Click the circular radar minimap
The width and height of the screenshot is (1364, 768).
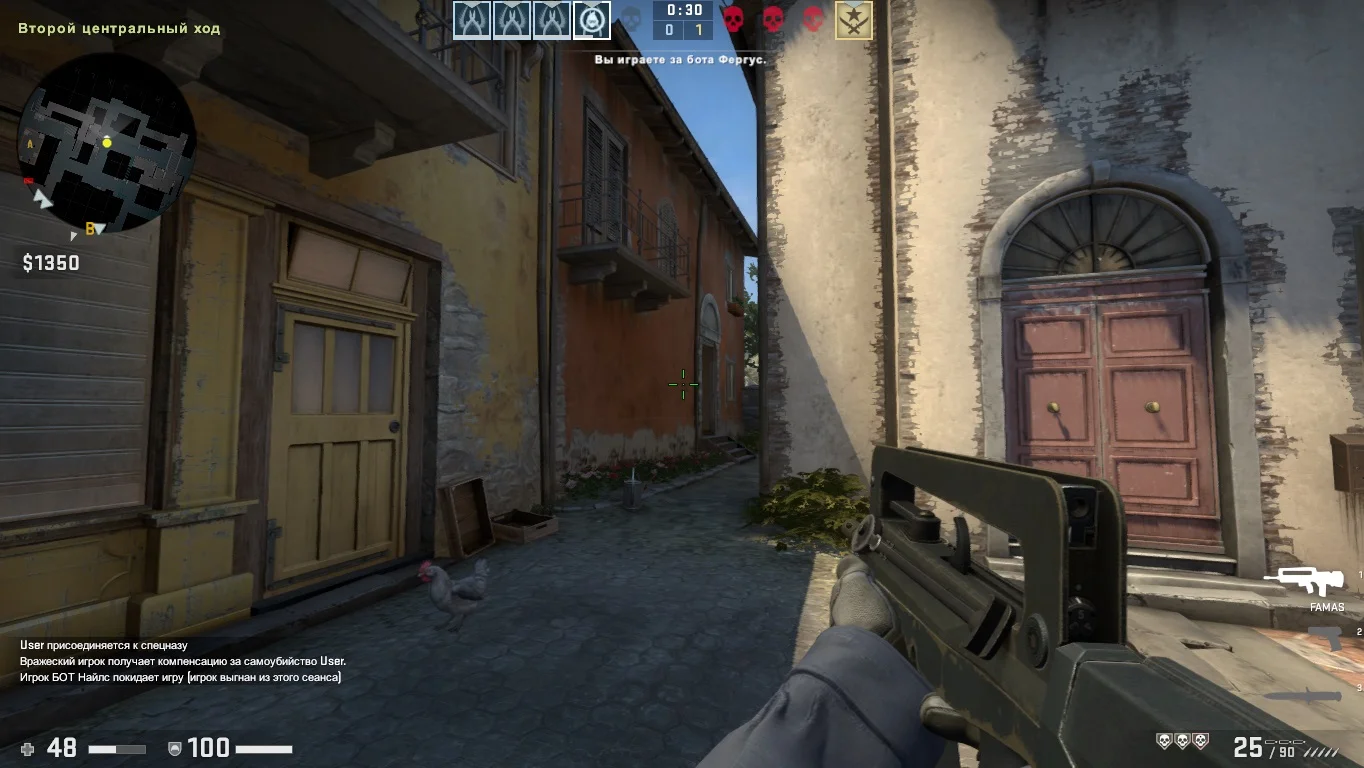107,143
